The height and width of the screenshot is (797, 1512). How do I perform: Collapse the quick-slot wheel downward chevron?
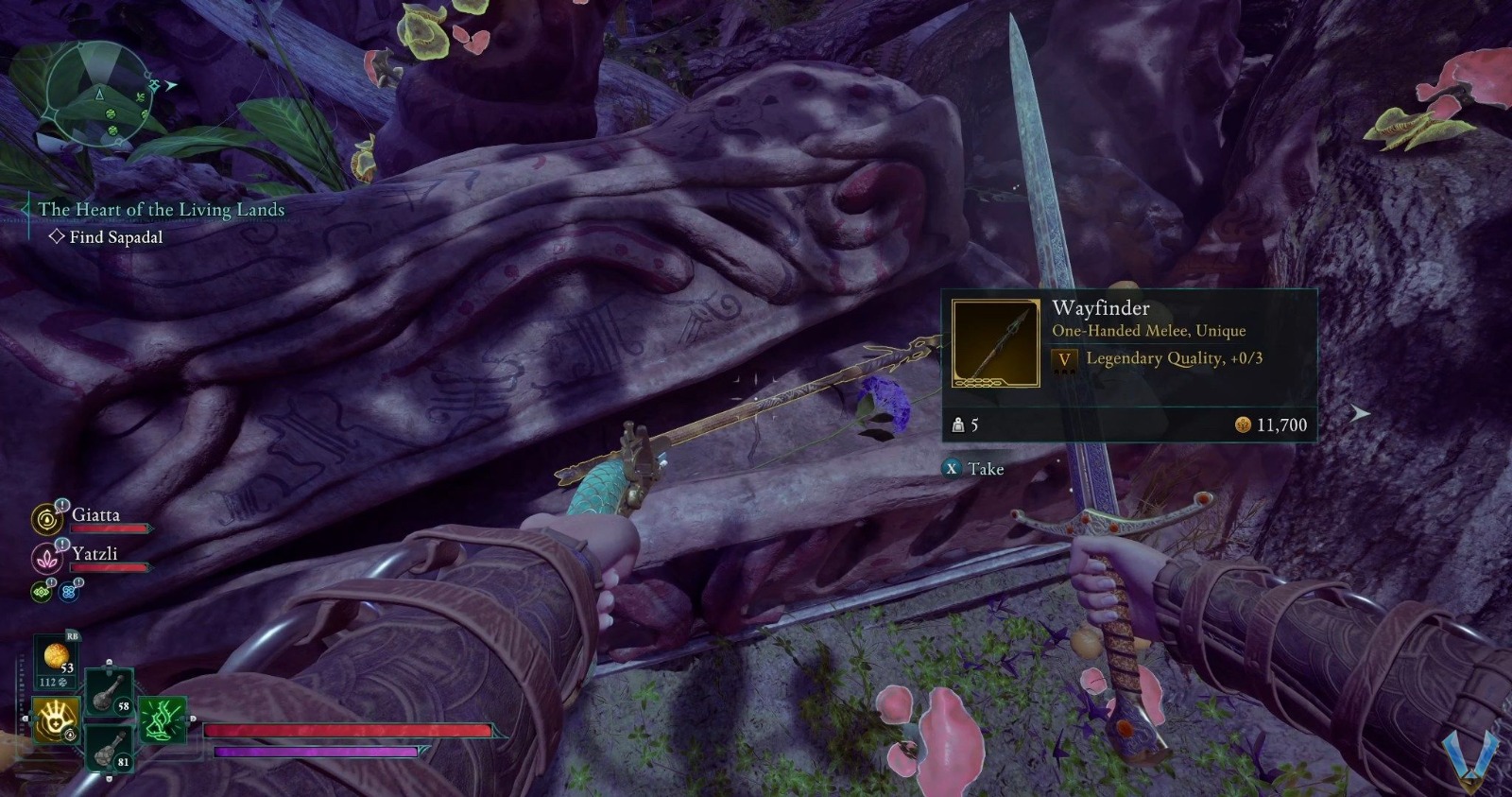[x=110, y=777]
